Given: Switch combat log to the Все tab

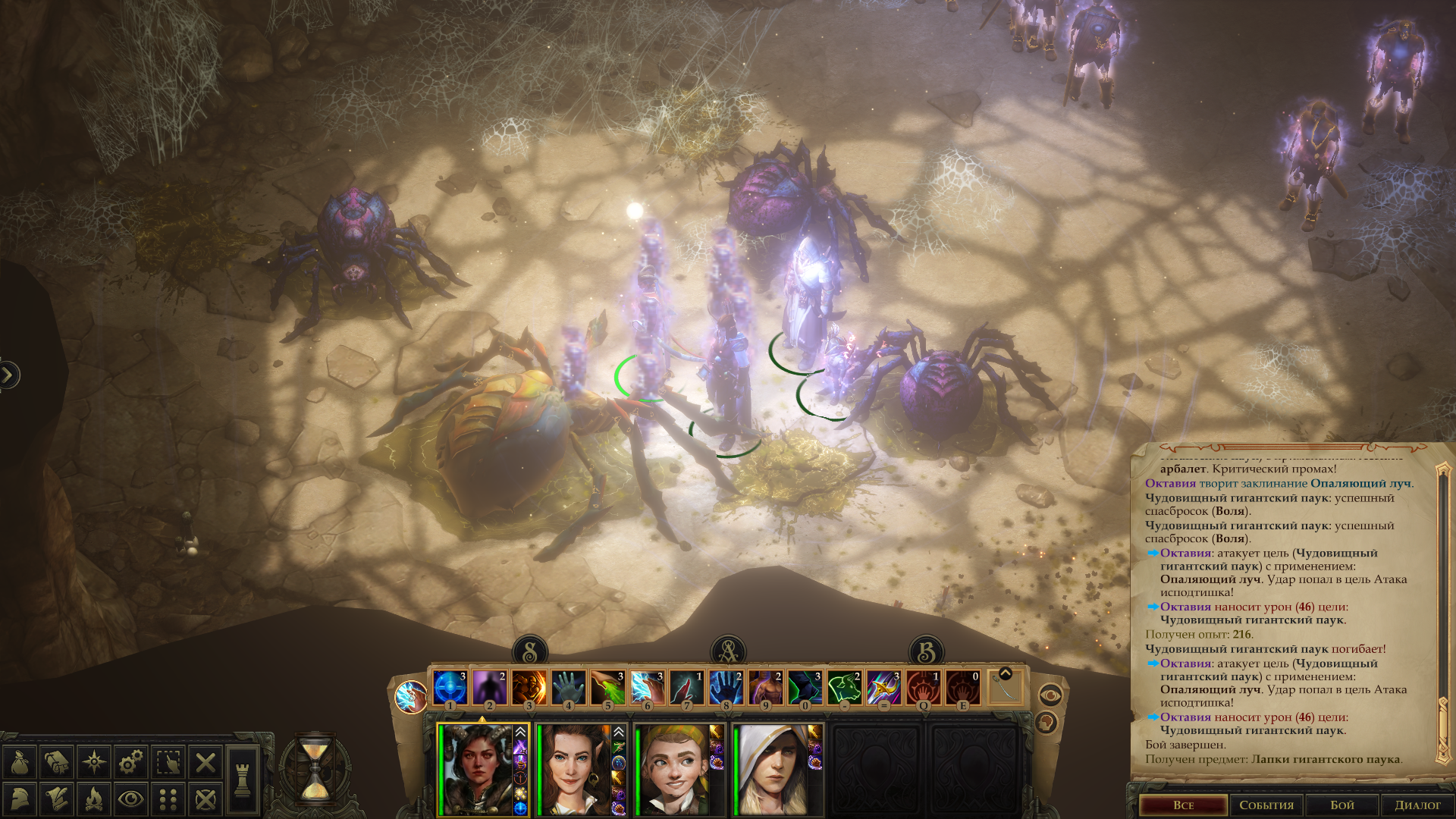Looking at the screenshot, I should 1183,805.
